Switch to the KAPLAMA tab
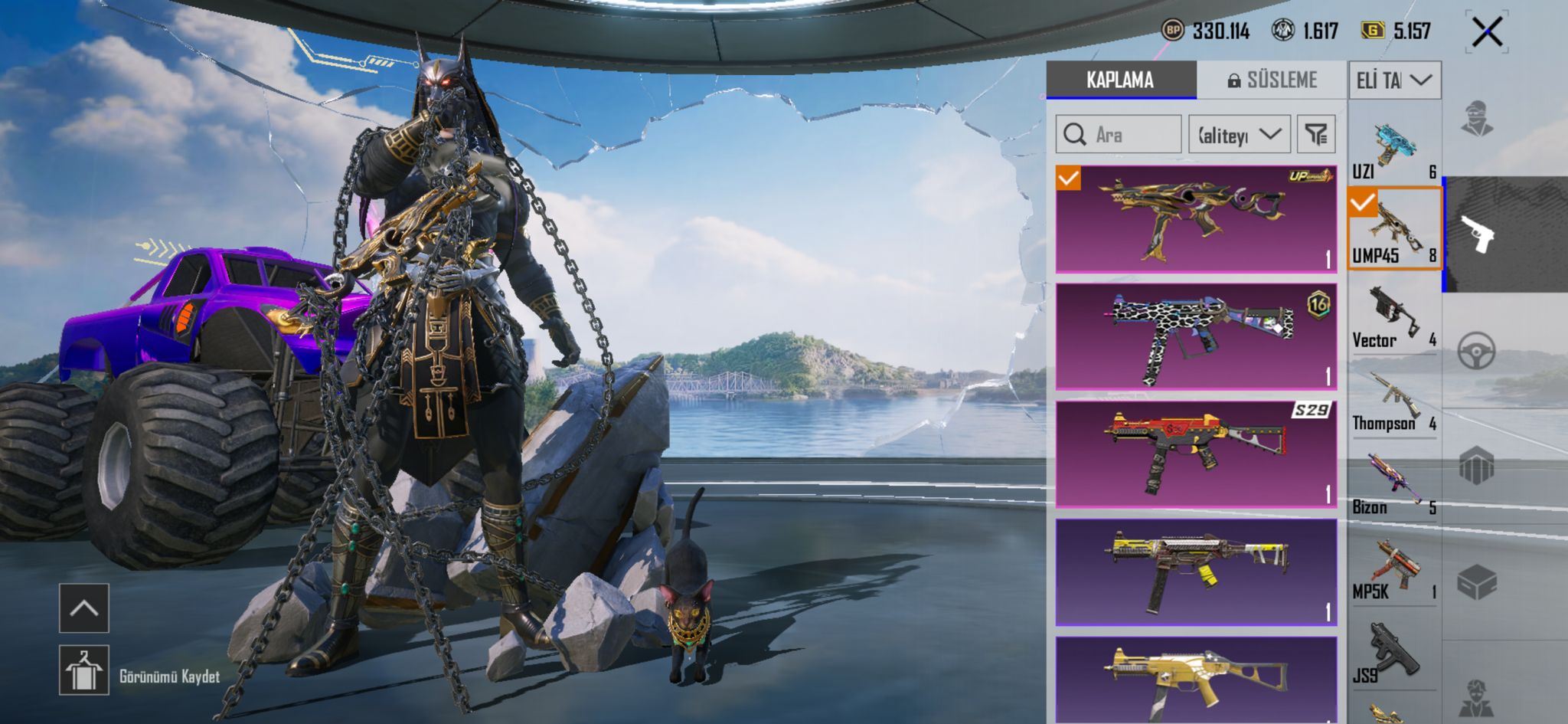 [1120, 80]
